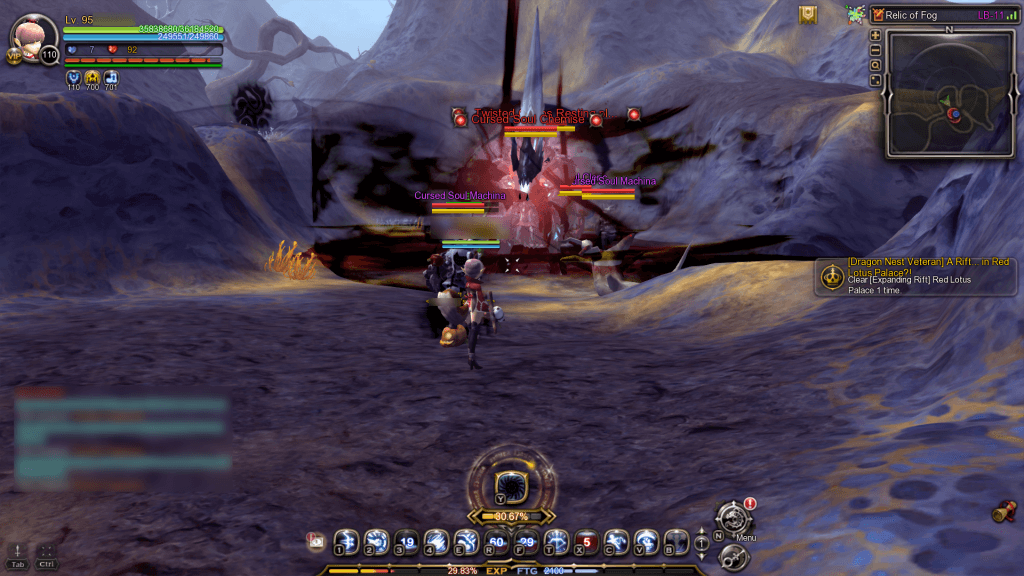
Task: Switch the hotbar page with the arrow selector
Action: pyautogui.click(x=702, y=541)
